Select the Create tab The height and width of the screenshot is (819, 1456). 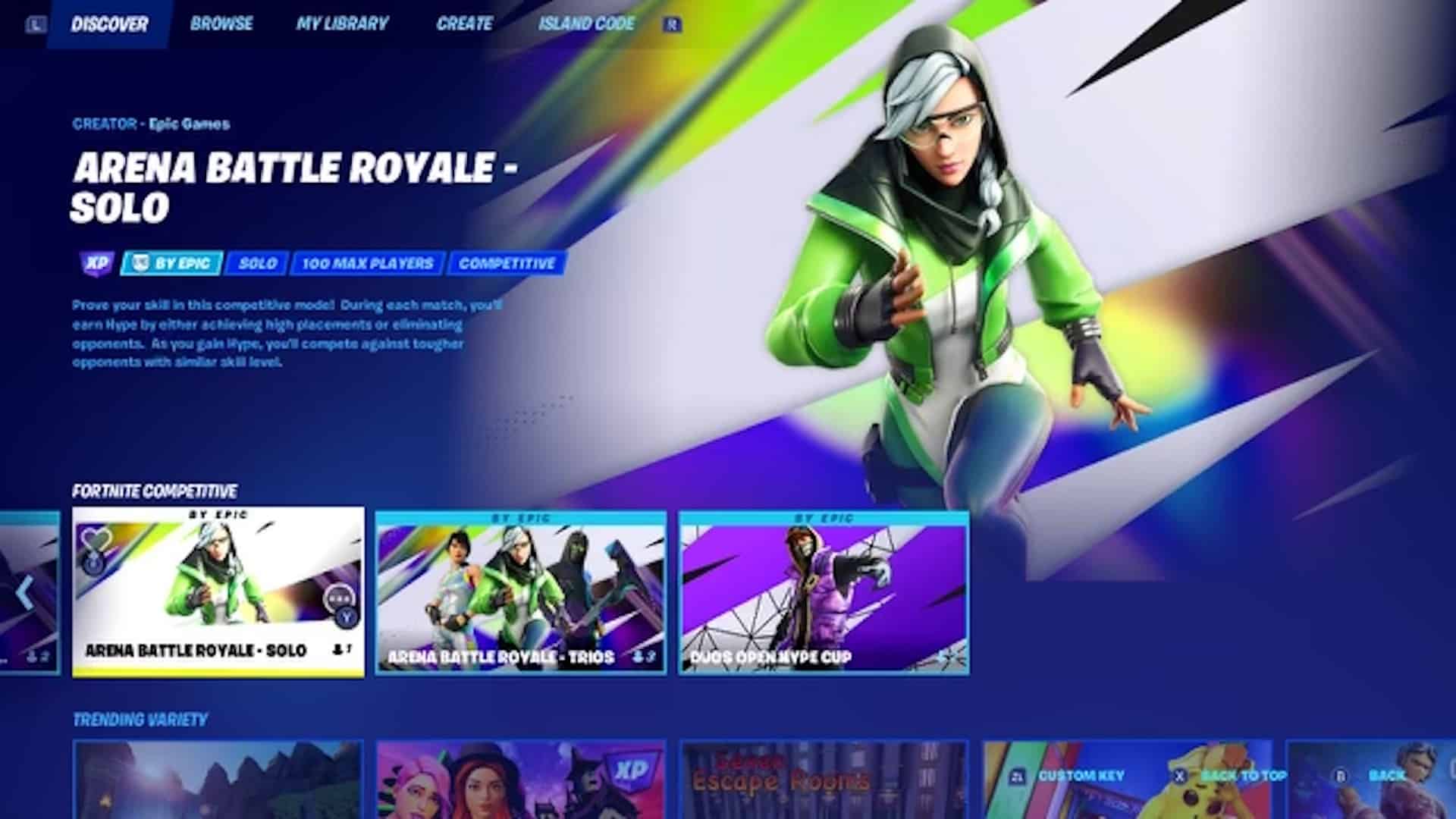pos(466,24)
